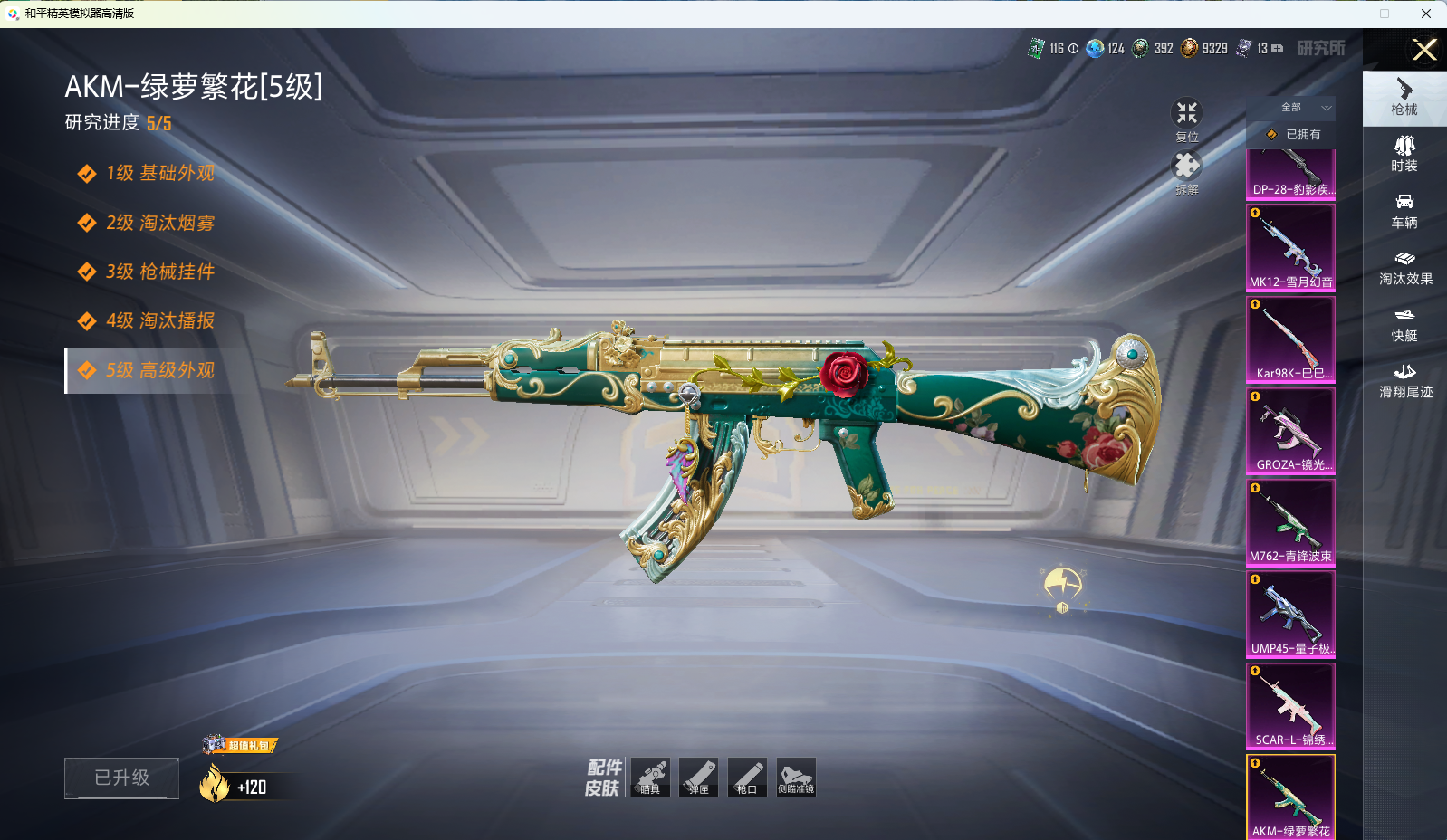Click the 瞄具 scope attachment skin slot
This screenshot has height=840, width=1447.
click(x=650, y=777)
